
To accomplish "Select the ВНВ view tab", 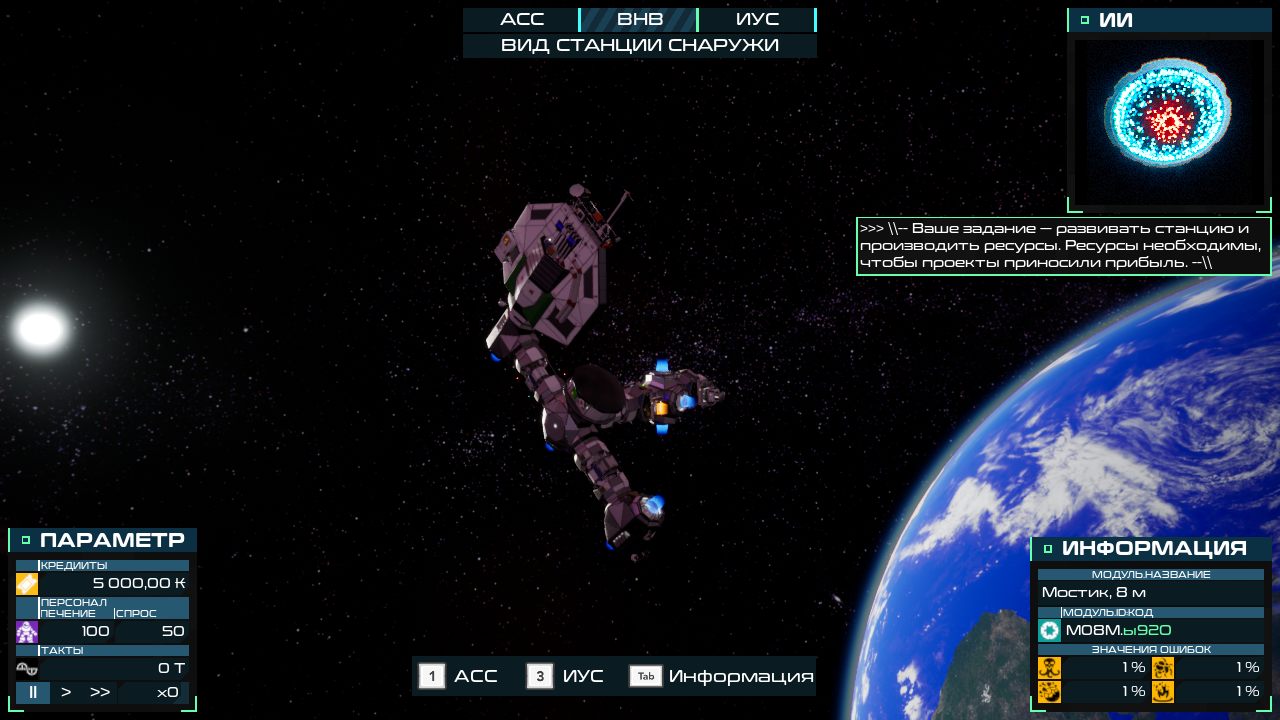I will pos(639,20).
